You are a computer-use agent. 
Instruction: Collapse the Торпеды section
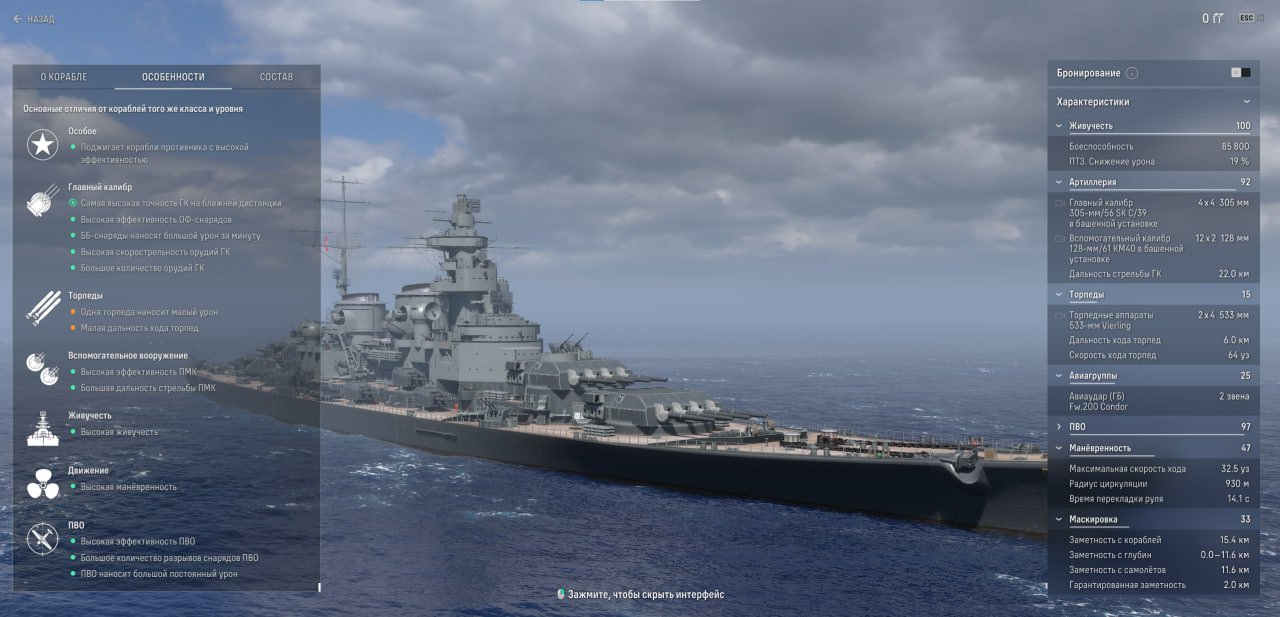coord(1059,295)
